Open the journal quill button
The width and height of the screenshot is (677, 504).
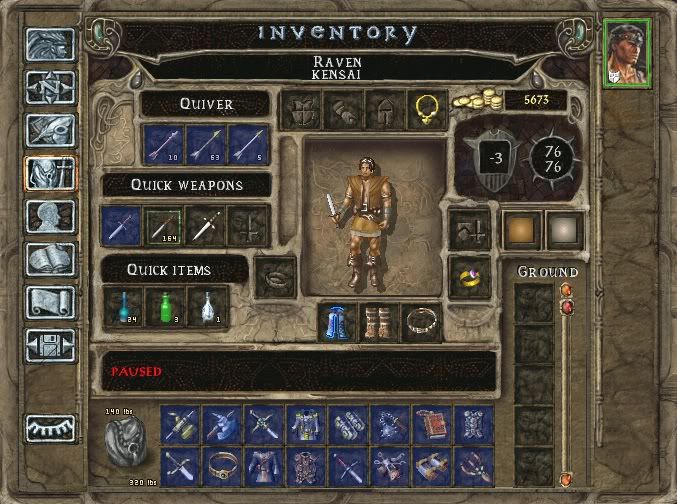(x=50, y=132)
